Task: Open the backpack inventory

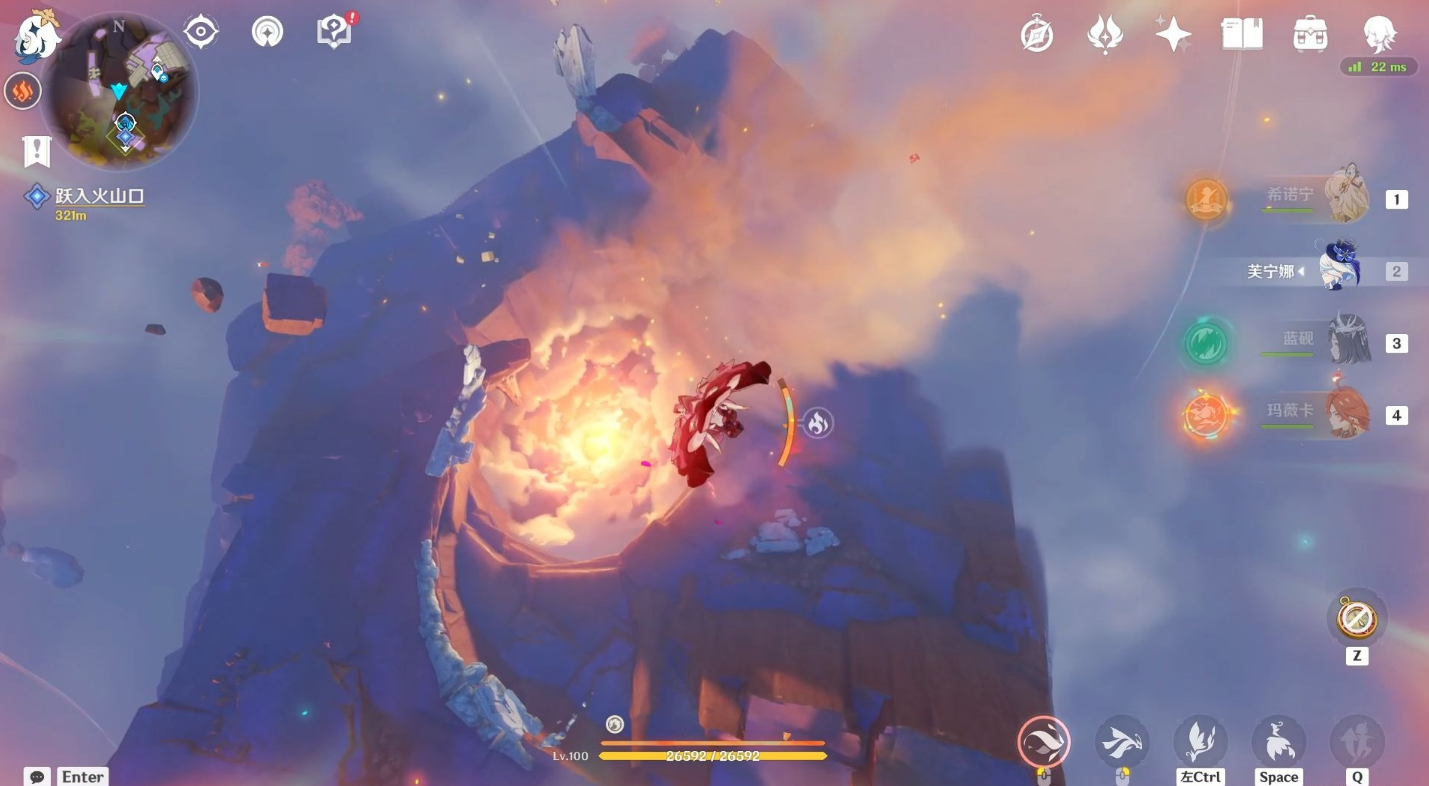Action: click(1310, 34)
